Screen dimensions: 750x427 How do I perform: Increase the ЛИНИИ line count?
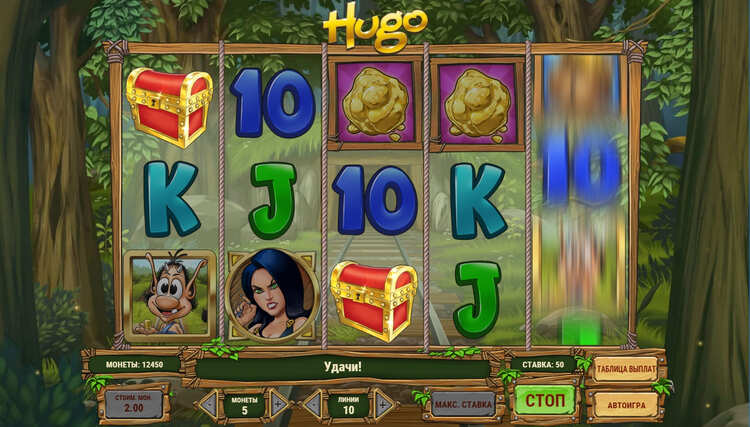(x=382, y=404)
